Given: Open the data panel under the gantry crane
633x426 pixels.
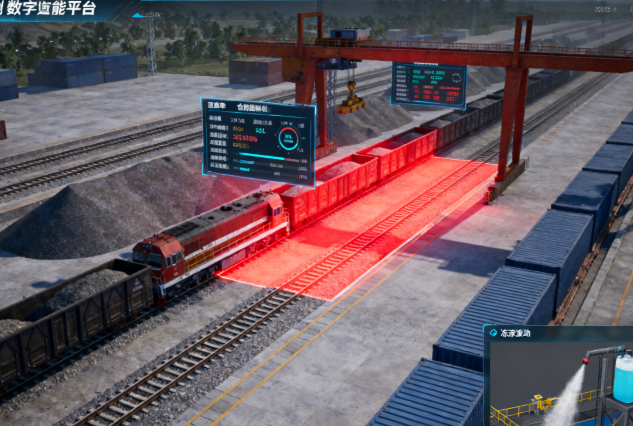Looking at the screenshot, I should click(429, 86).
